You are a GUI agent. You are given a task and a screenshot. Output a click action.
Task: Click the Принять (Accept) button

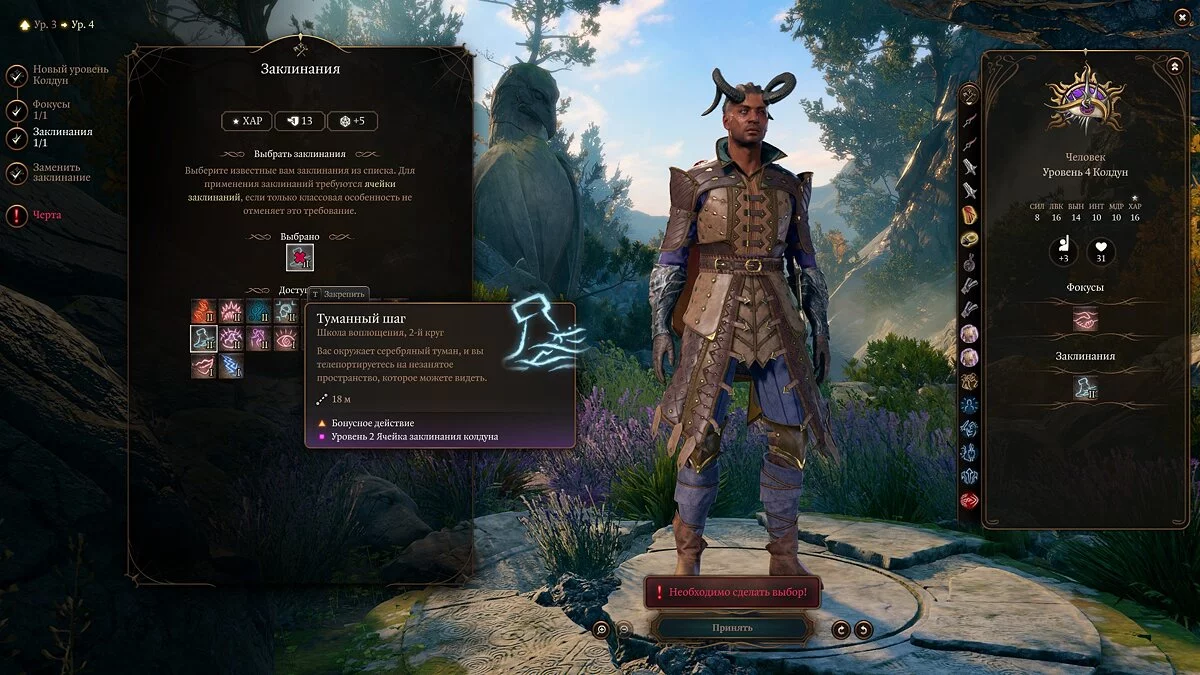[x=732, y=628]
